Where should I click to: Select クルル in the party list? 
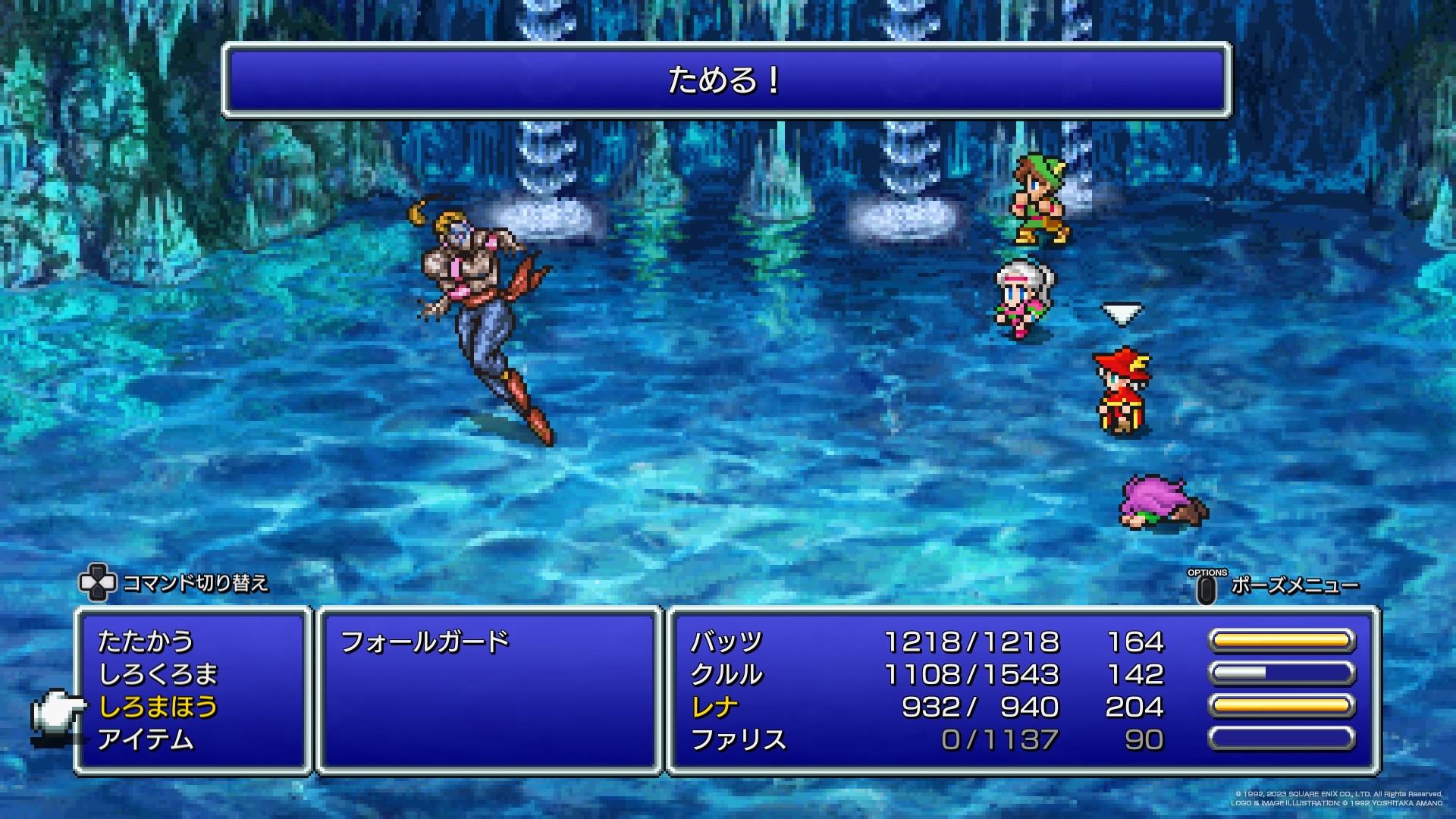click(726, 674)
